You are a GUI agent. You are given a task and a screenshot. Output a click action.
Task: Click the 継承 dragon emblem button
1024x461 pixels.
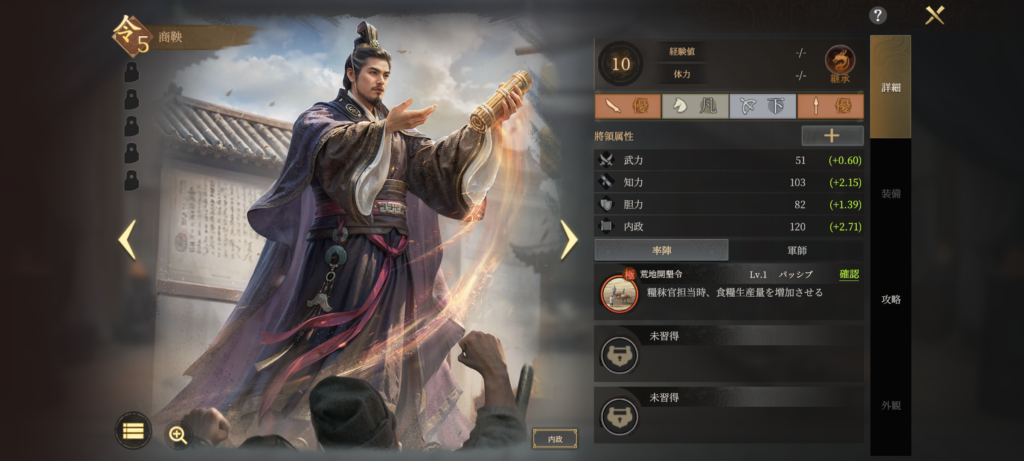click(839, 64)
